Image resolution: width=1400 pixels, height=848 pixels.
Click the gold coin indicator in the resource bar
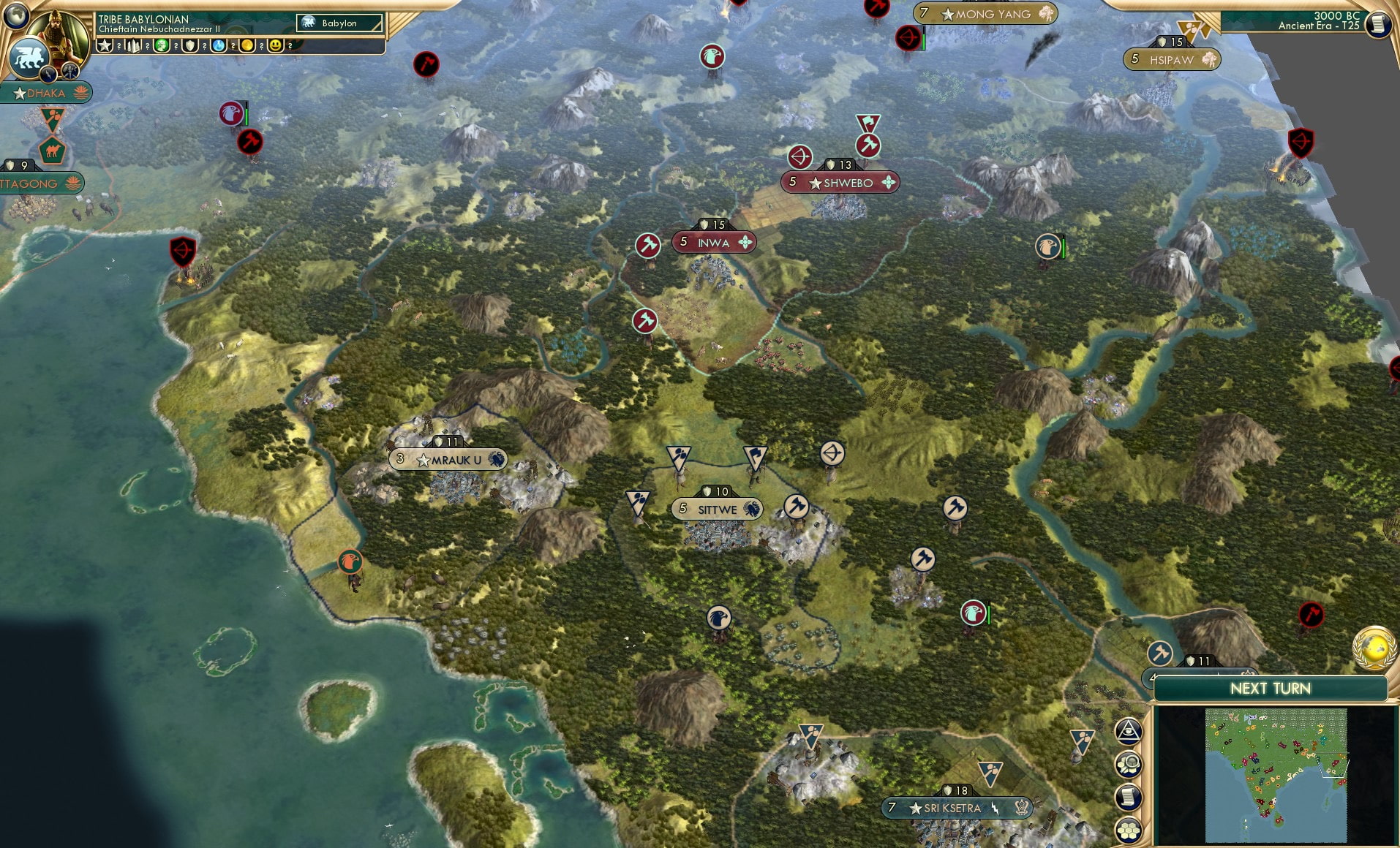point(247,45)
